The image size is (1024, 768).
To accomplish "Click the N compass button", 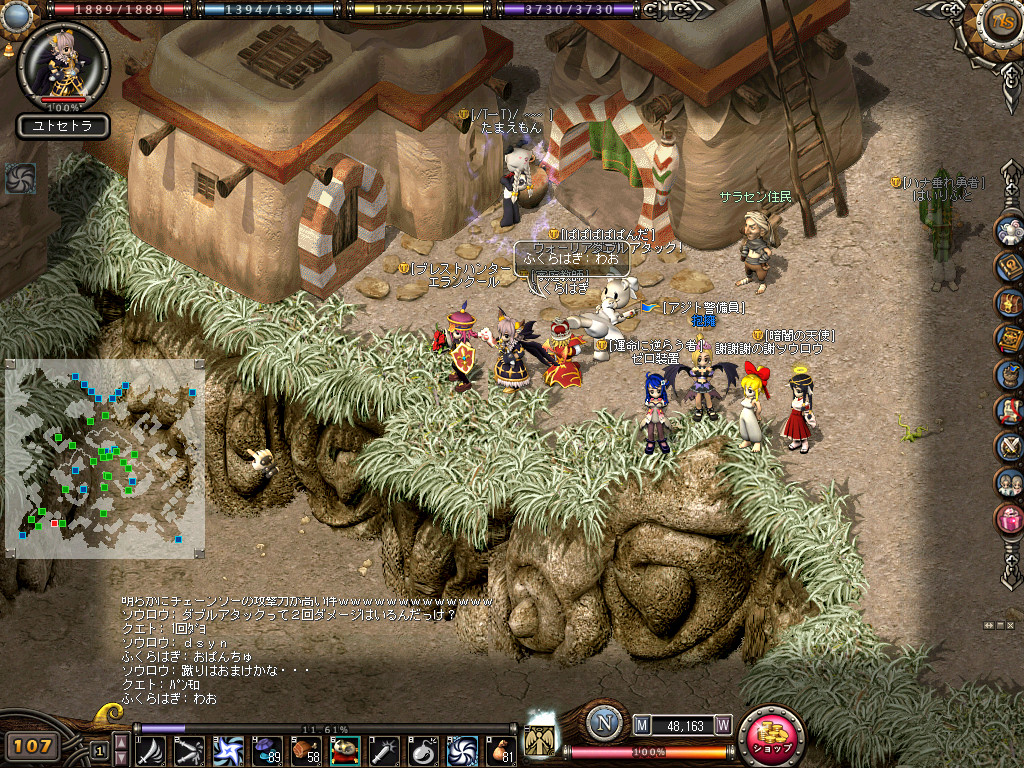I will point(603,724).
